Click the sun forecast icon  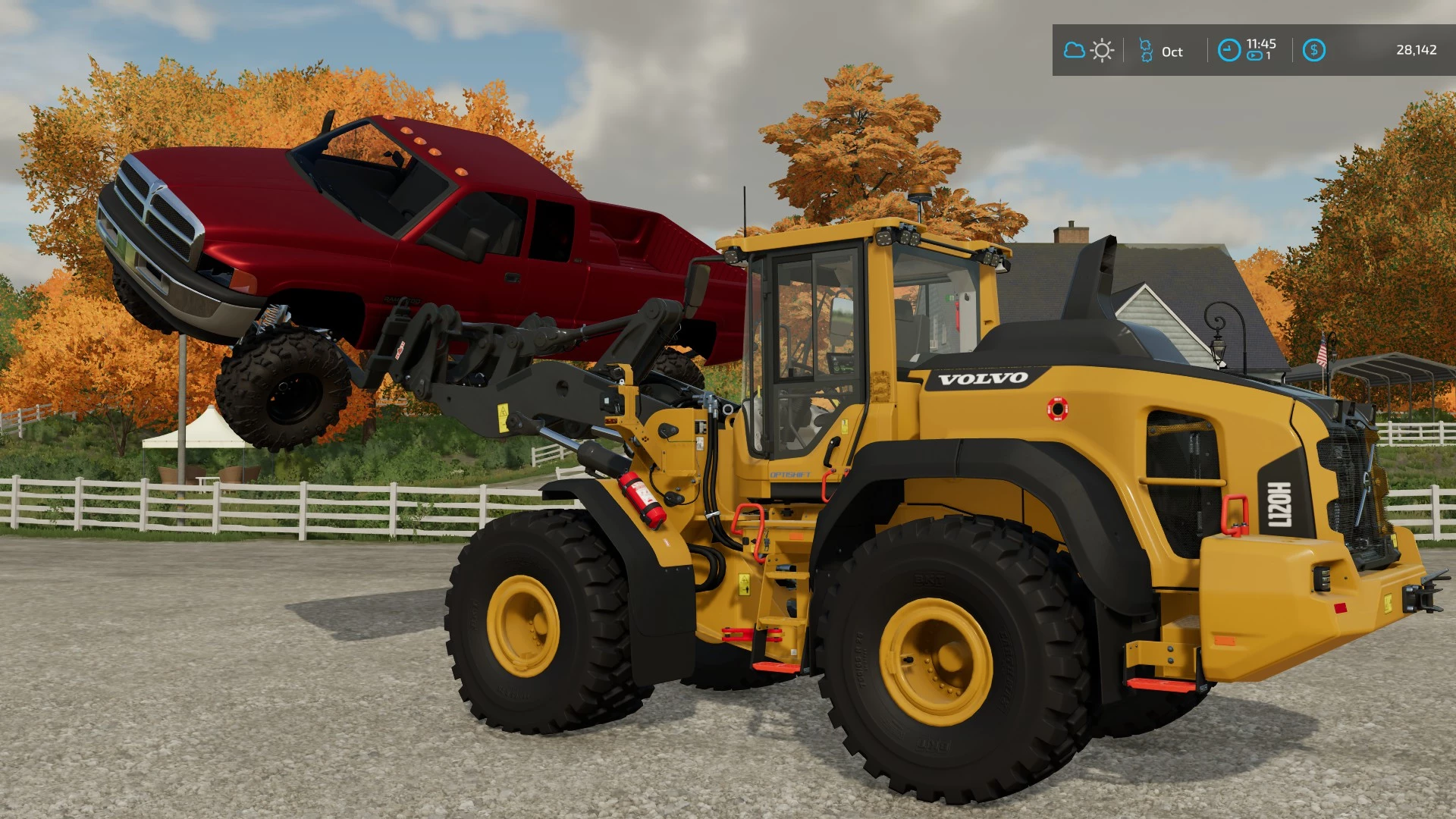[1102, 51]
